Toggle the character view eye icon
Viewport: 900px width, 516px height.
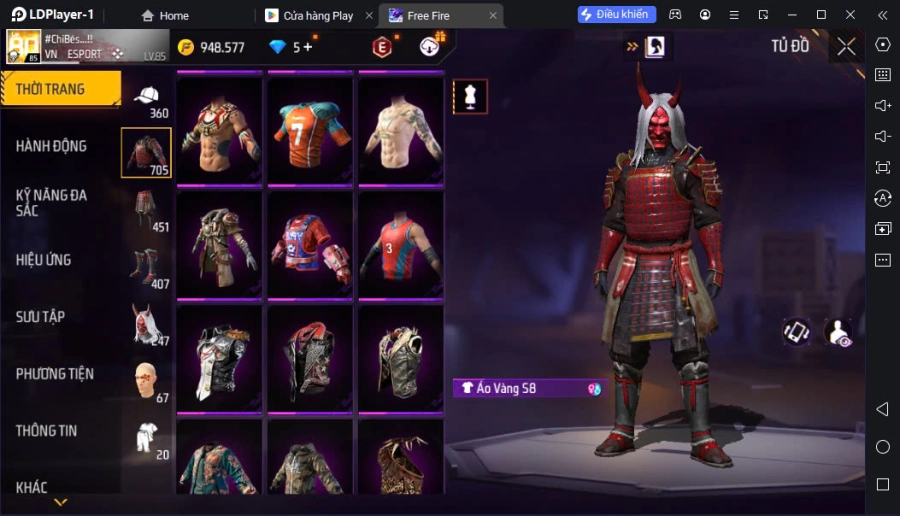tap(838, 333)
